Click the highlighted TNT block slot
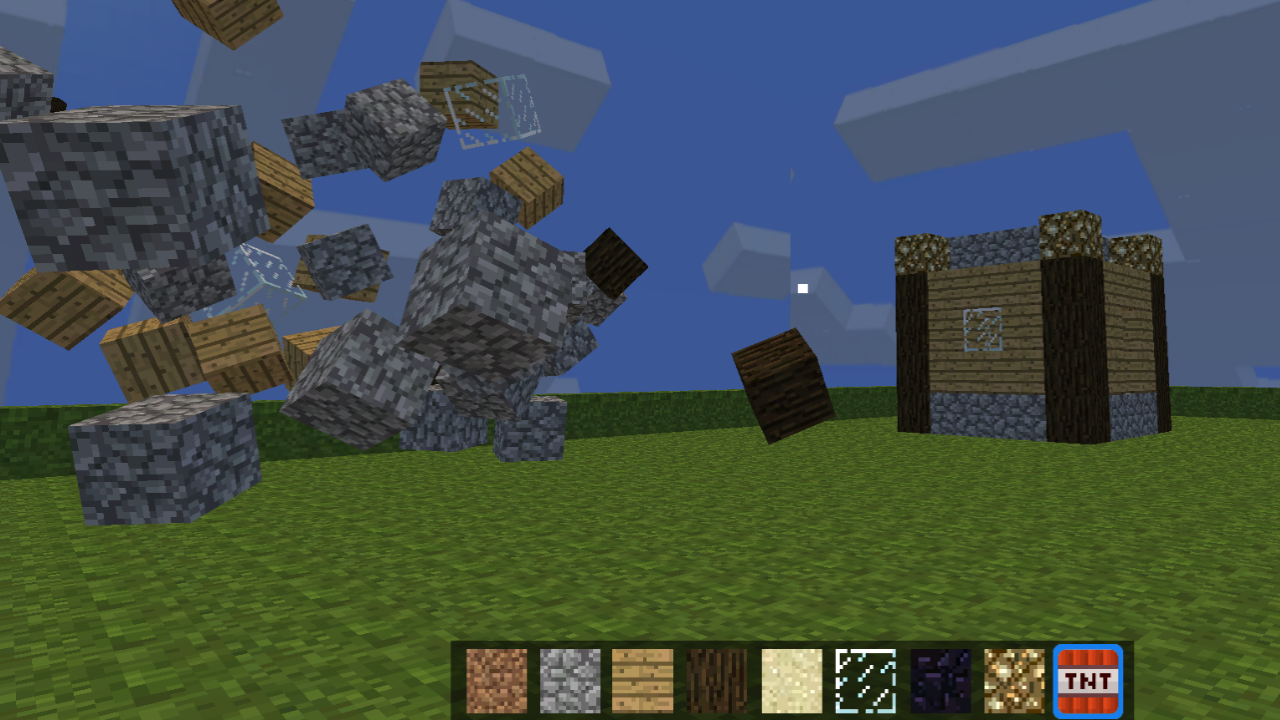This screenshot has width=1280, height=720. tap(1088, 680)
